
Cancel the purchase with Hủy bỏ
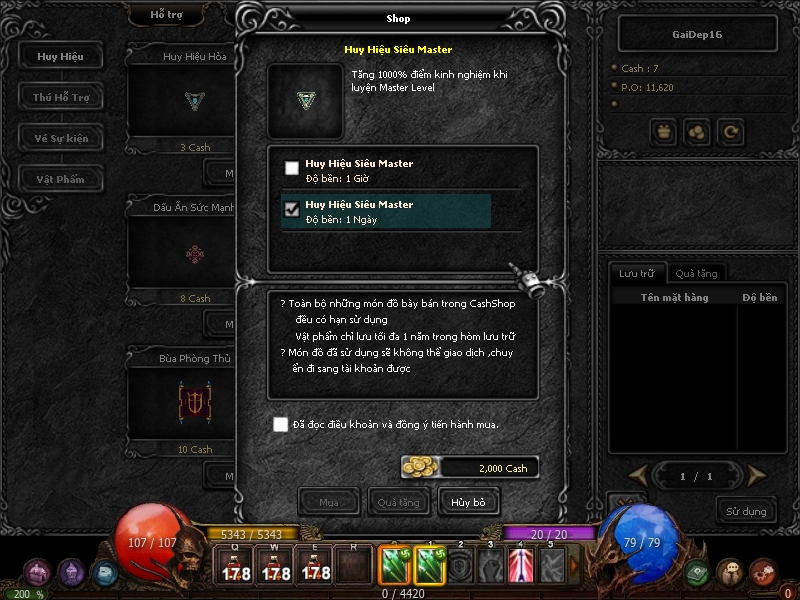468,501
